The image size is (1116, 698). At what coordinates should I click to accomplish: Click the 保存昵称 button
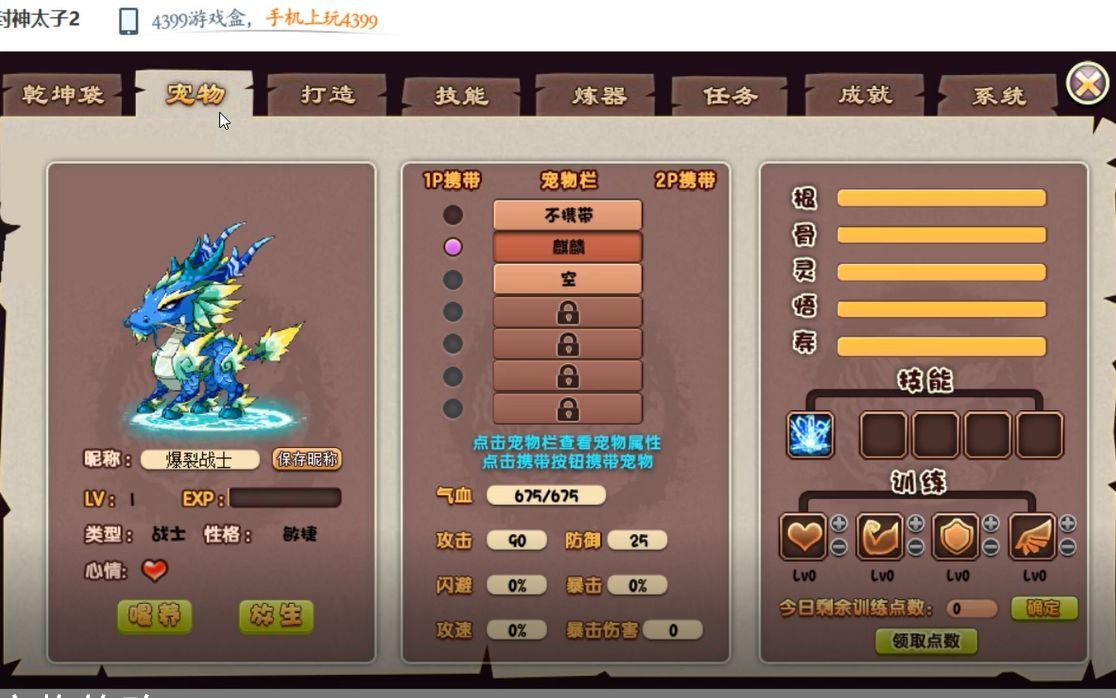click(x=307, y=459)
